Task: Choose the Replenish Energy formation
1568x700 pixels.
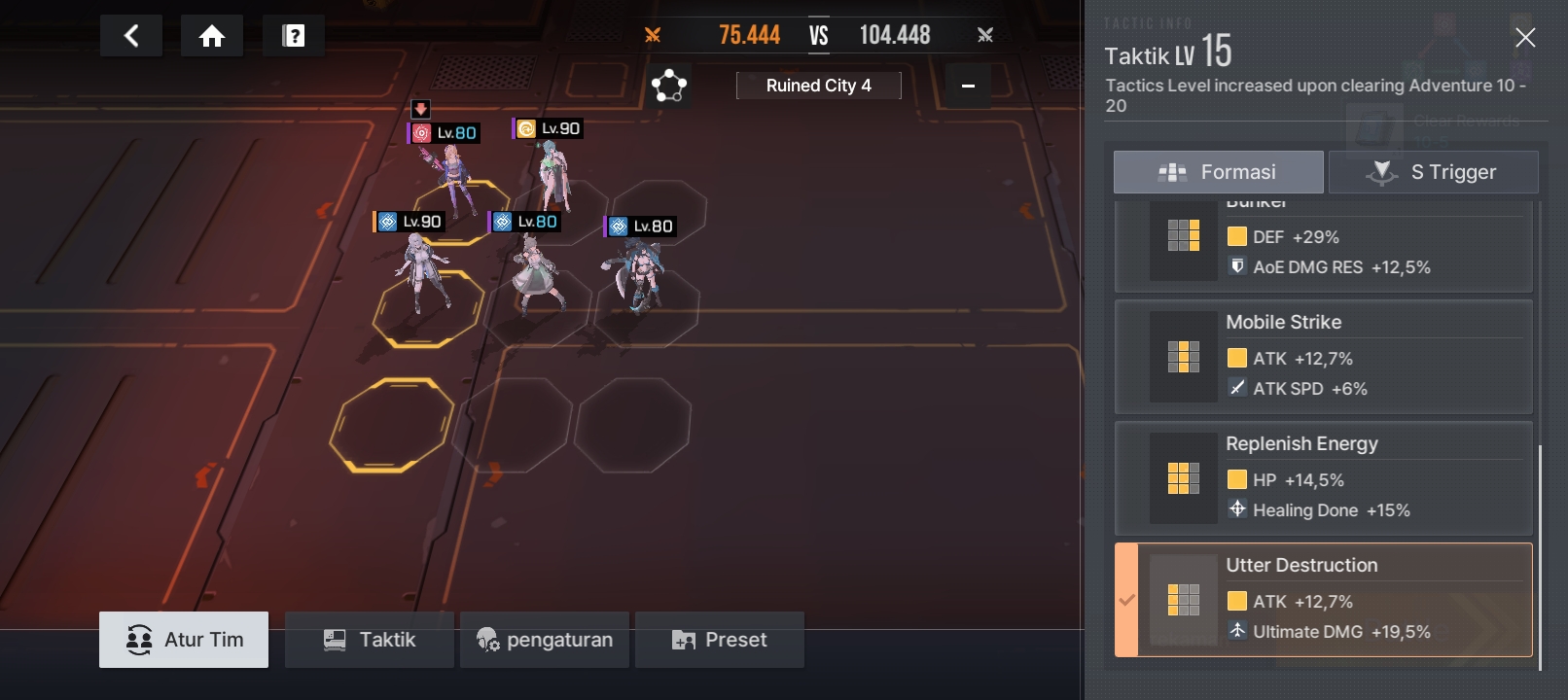Action: click(x=1323, y=478)
